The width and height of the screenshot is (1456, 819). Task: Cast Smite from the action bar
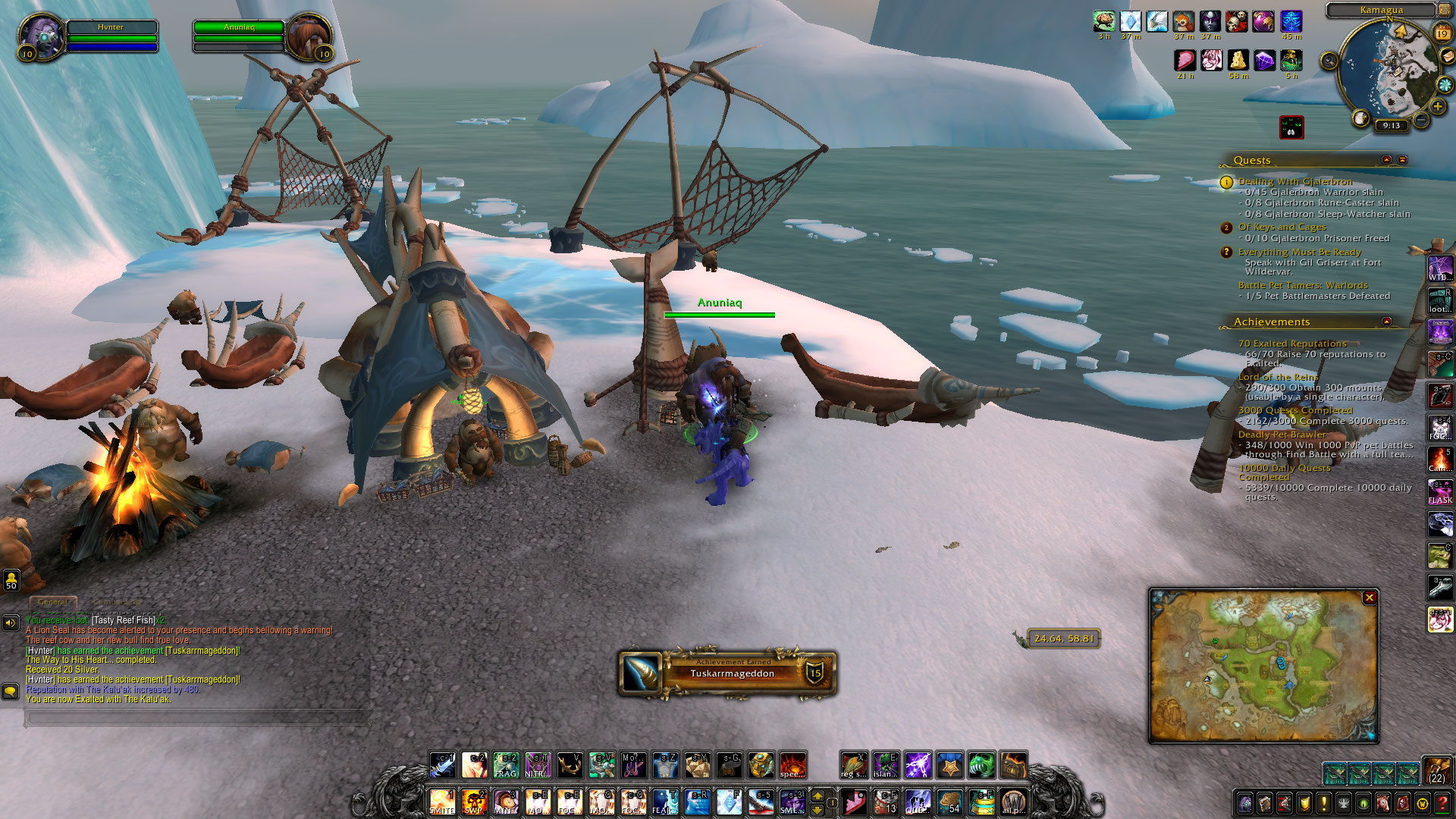click(442, 801)
